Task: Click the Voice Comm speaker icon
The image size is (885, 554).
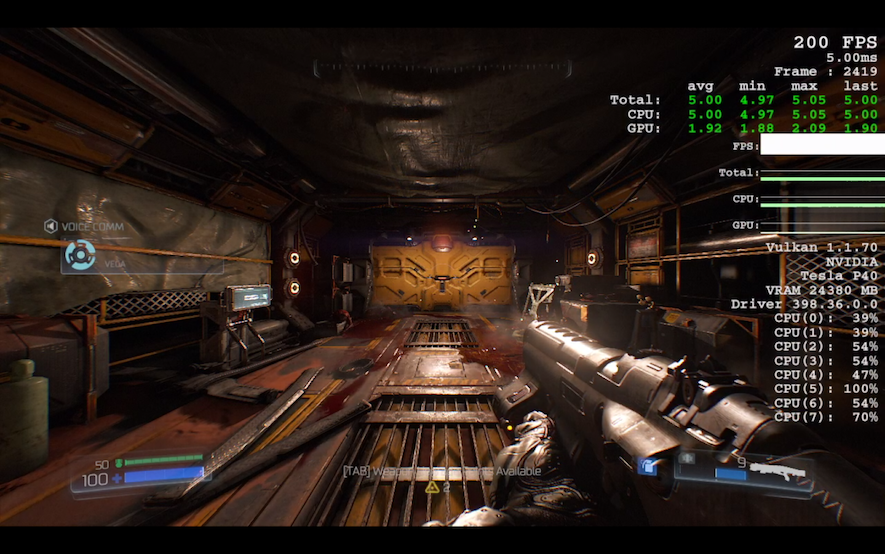Action: point(50,226)
